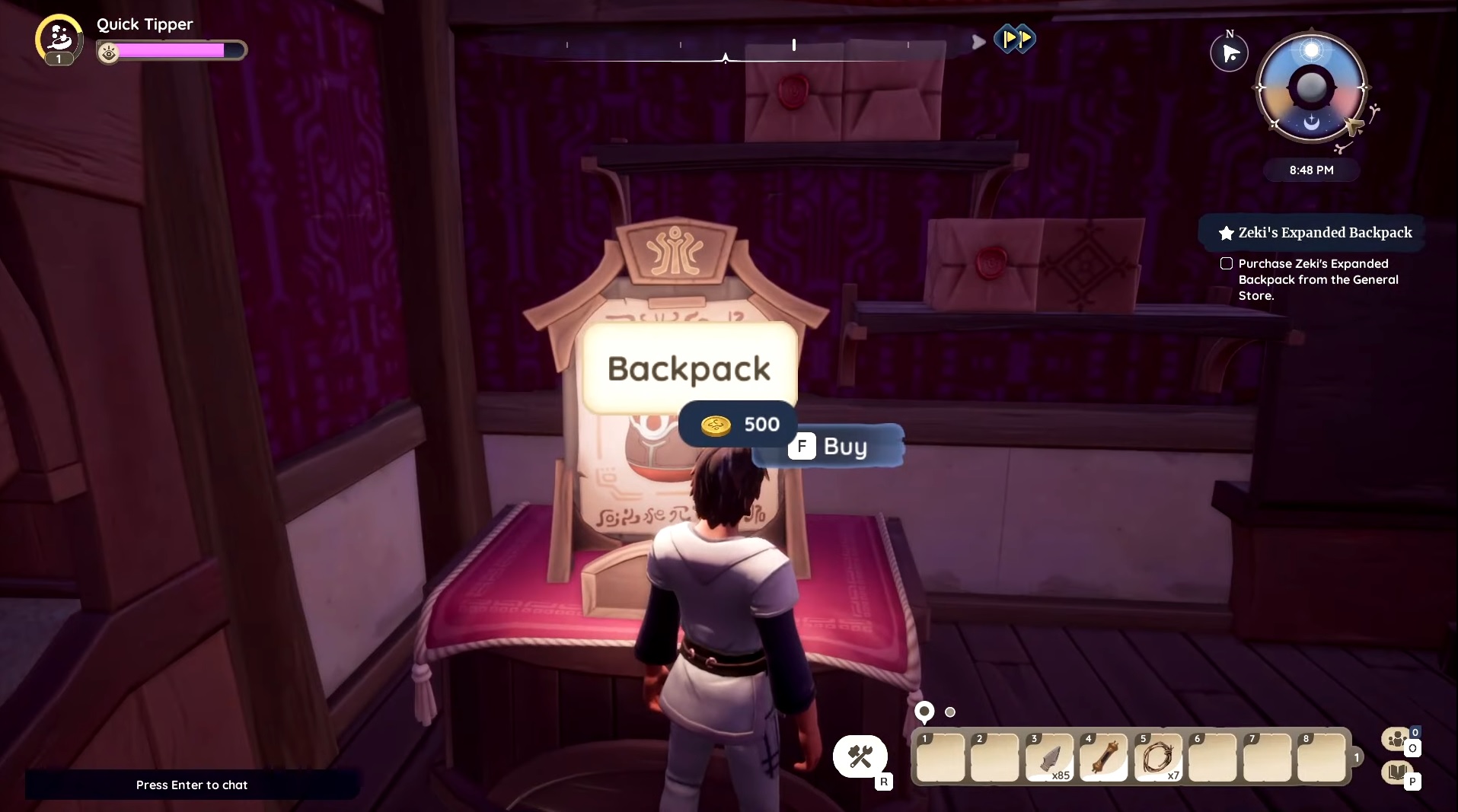Open the journal book icon marked P
This screenshot has width=1458, height=812.
click(1398, 773)
